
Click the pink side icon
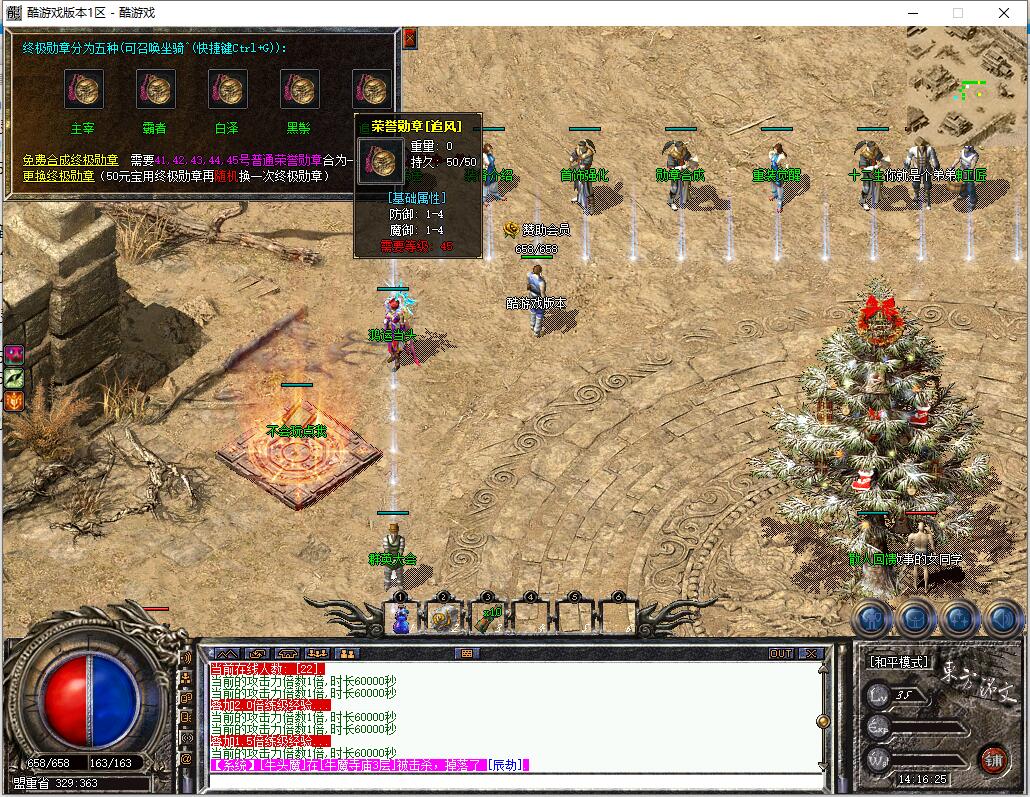15,355
